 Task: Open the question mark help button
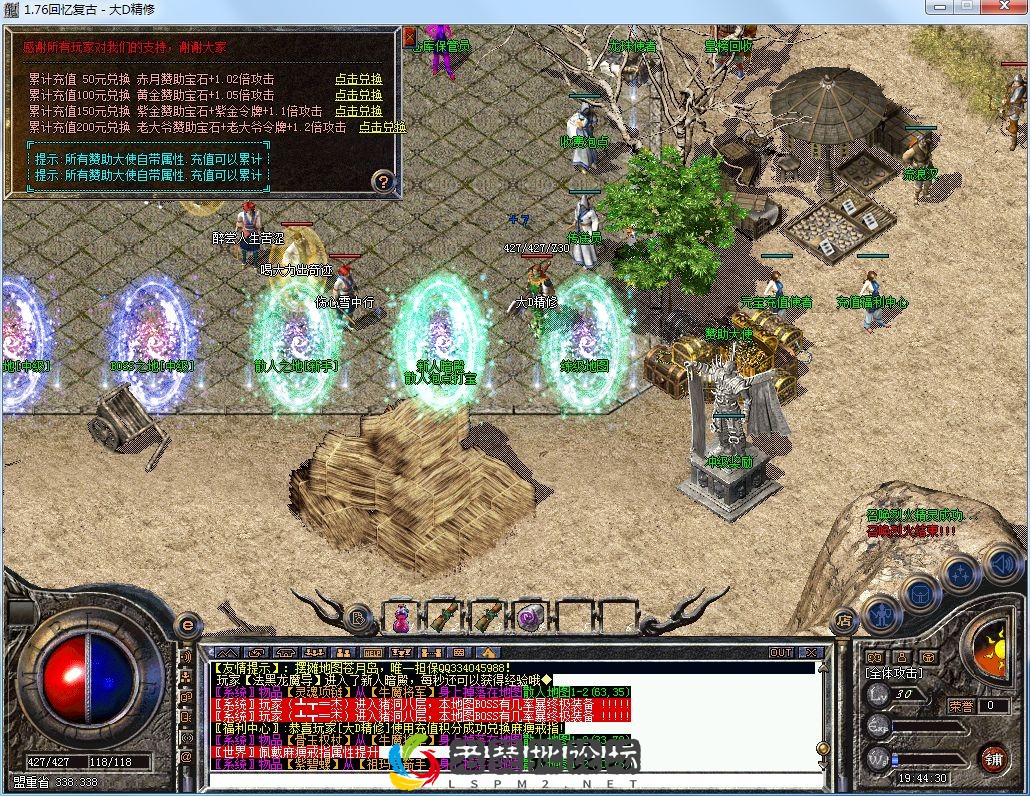[x=383, y=181]
